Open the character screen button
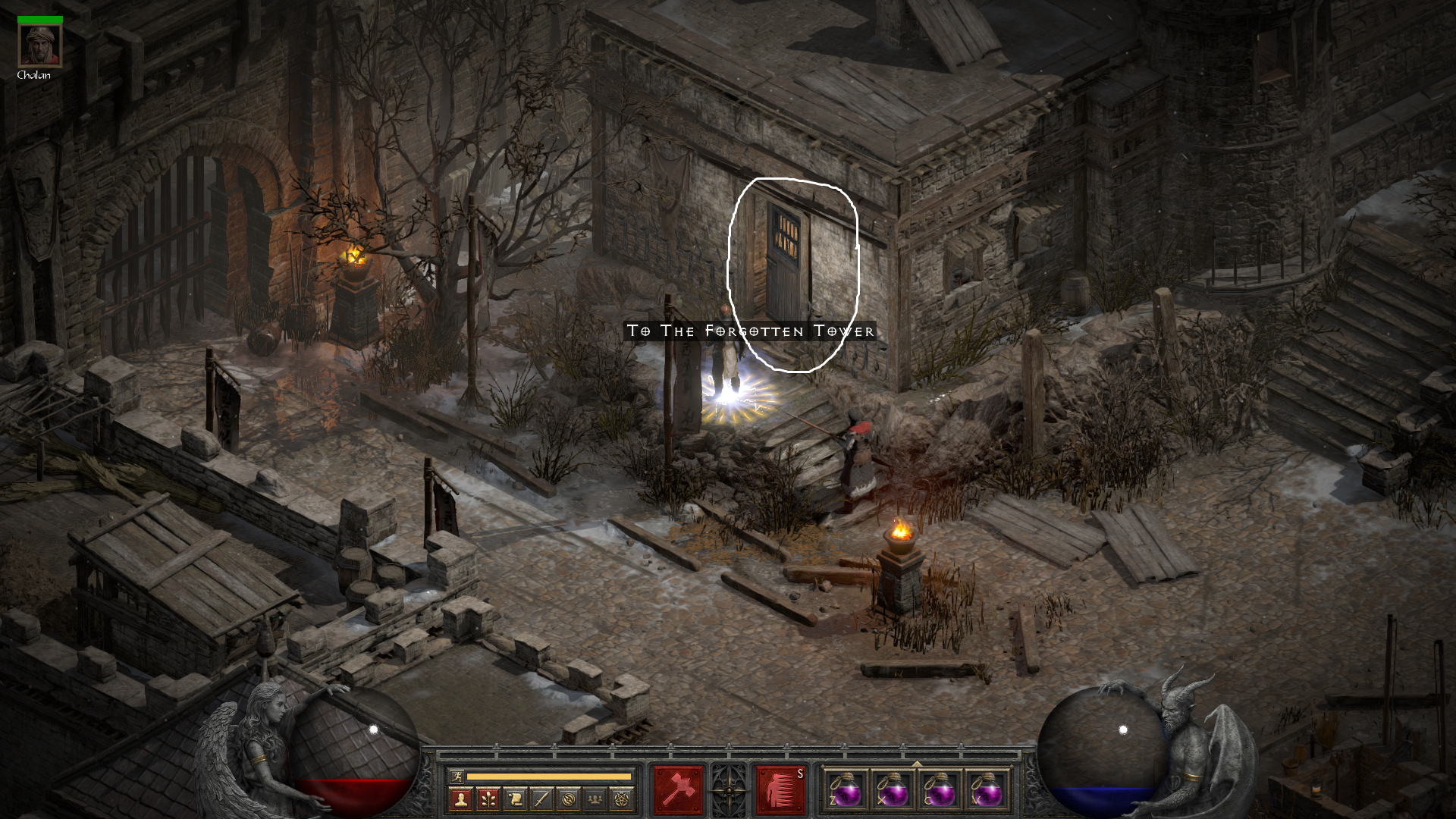Screen dimensions: 1456x819 pos(460,799)
